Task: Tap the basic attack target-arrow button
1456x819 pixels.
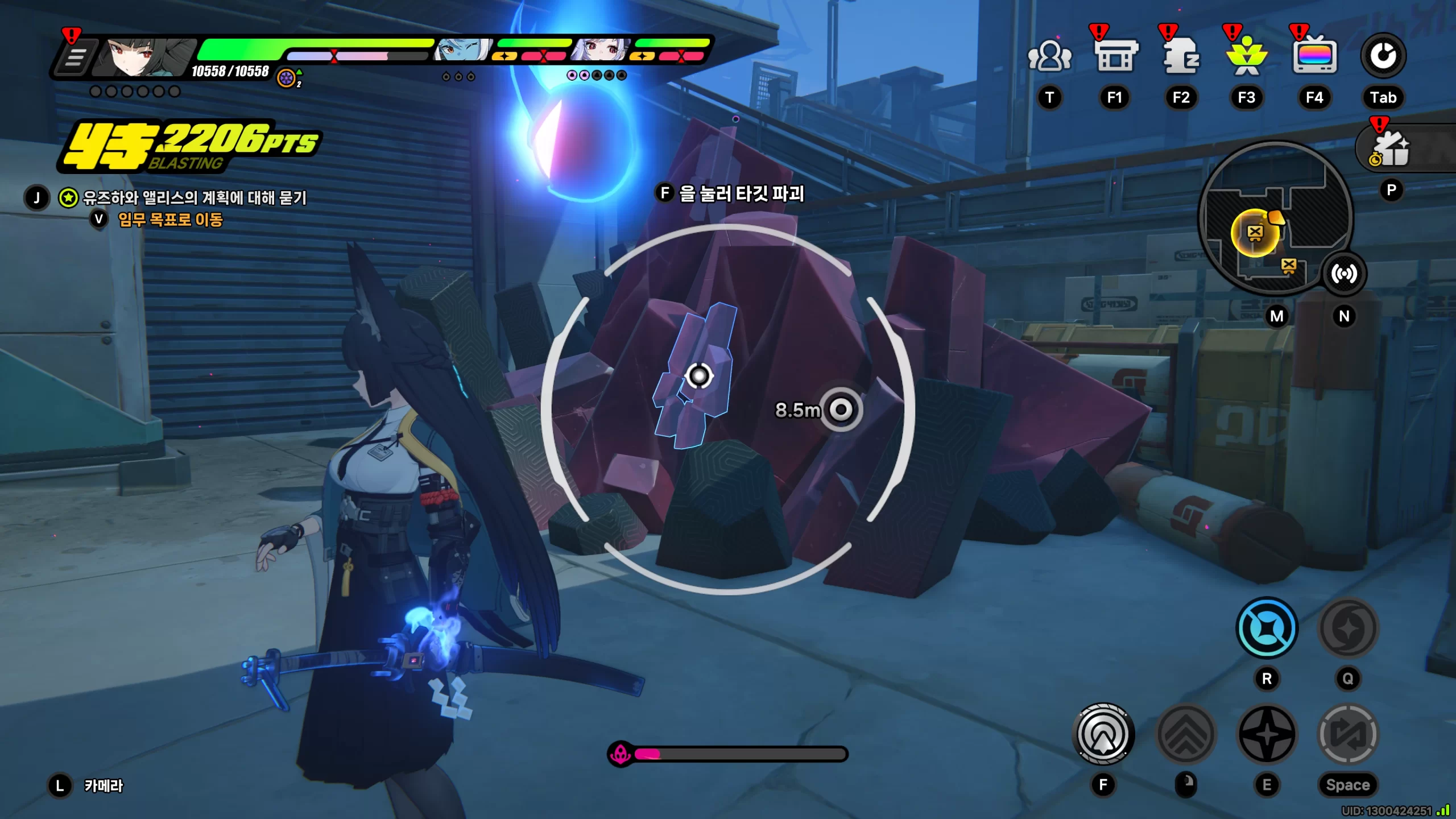Action: pos(1103,734)
